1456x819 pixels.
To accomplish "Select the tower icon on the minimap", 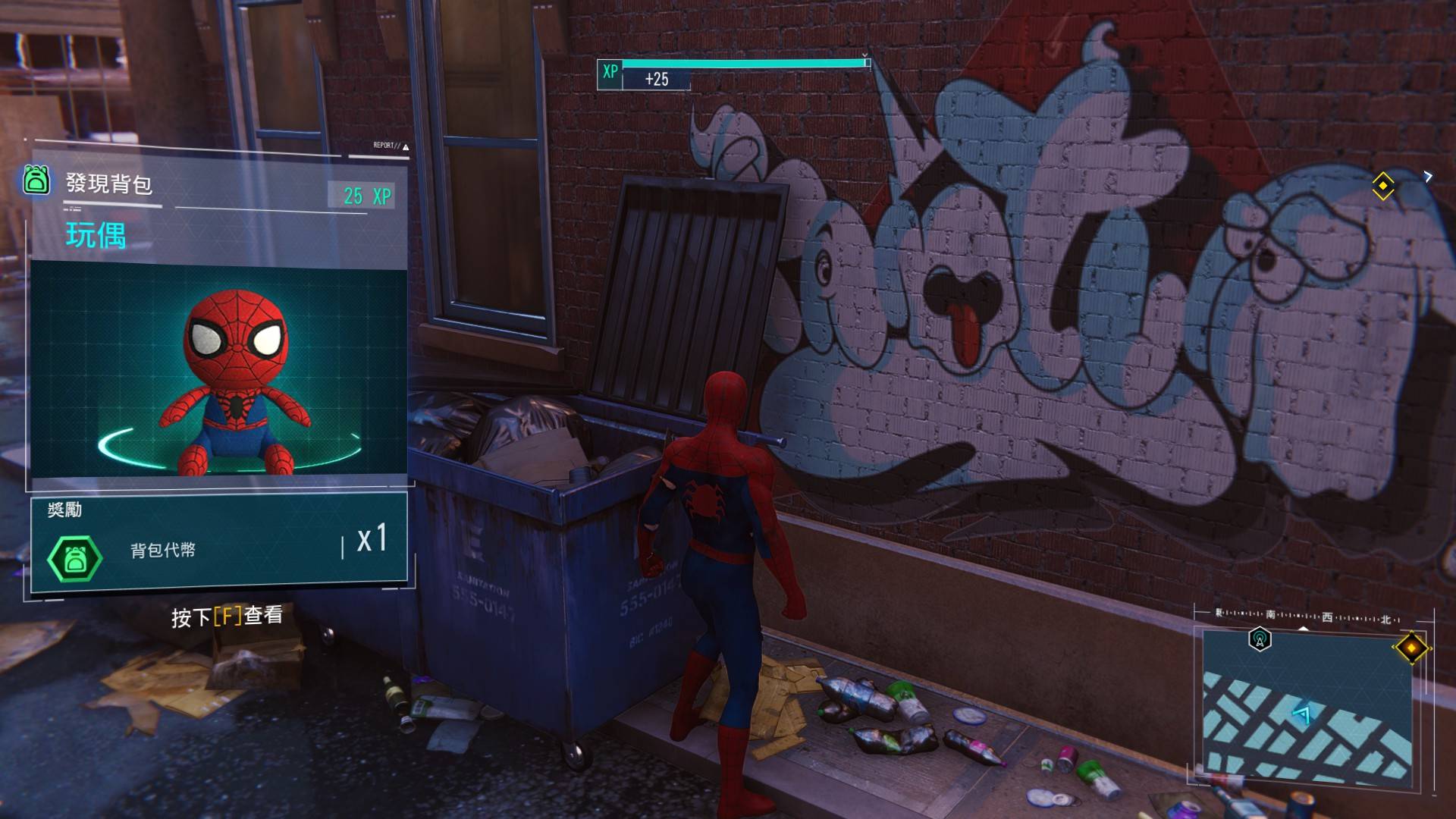I will 1260,639.
